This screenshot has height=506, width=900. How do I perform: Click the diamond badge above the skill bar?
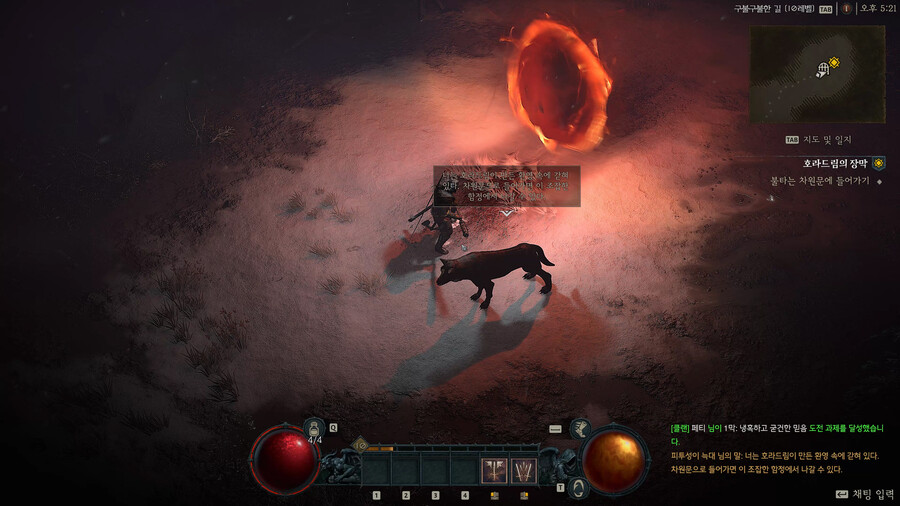coord(359,446)
